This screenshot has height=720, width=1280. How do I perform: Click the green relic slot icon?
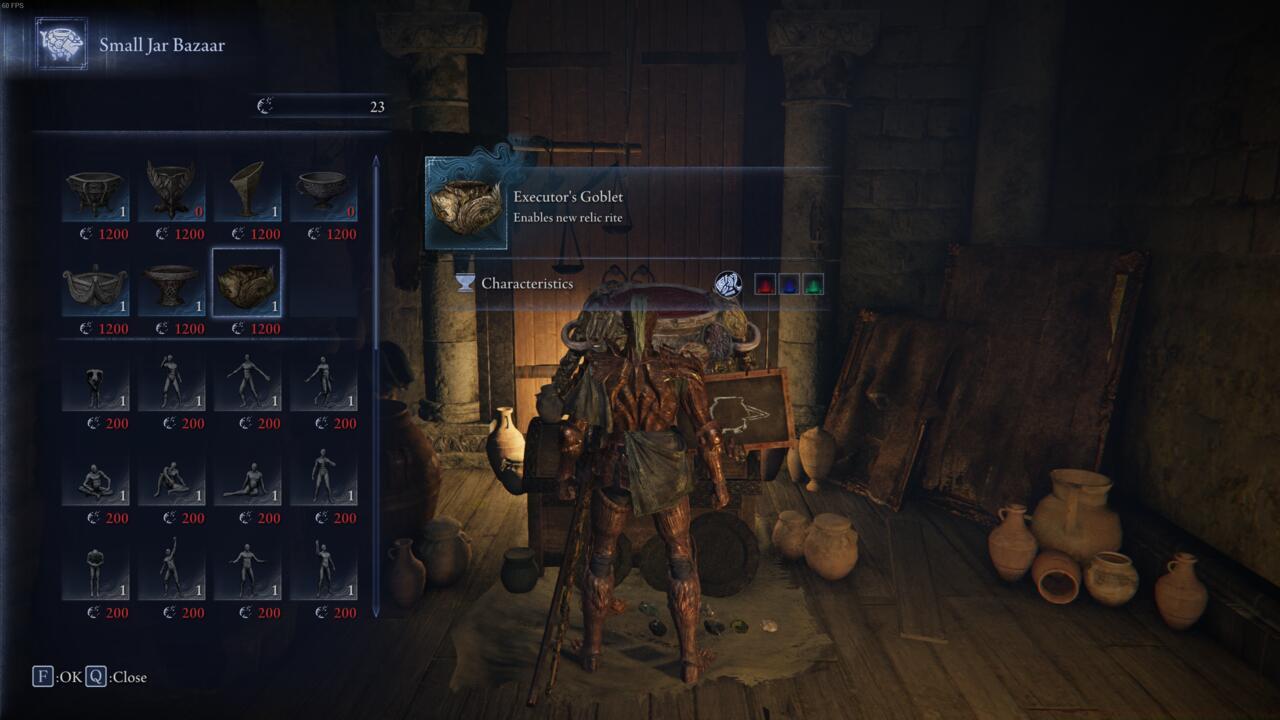click(815, 283)
